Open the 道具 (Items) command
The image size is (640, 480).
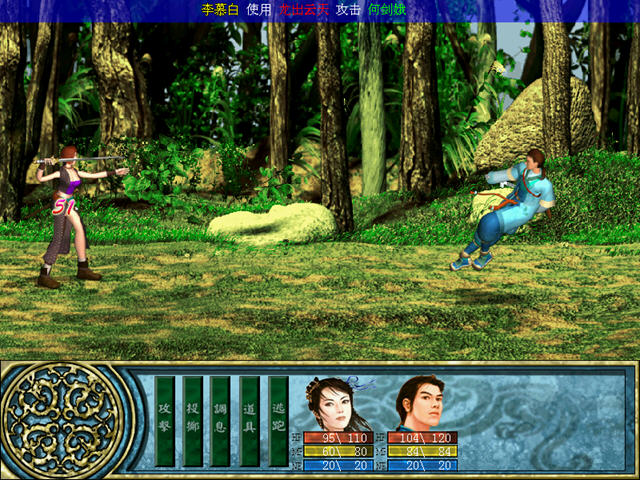[250, 420]
